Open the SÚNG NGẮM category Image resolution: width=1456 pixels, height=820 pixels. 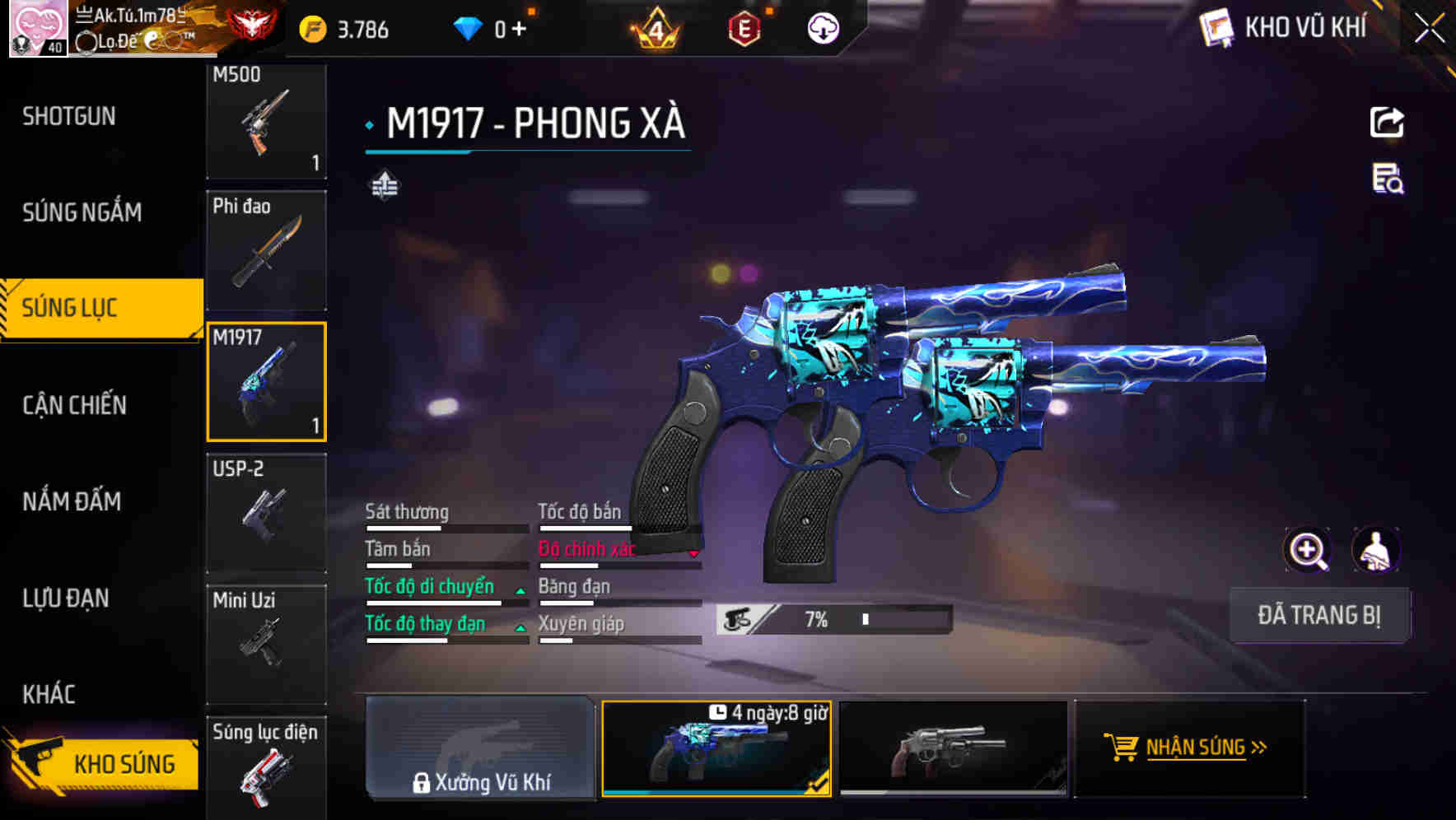[82, 212]
